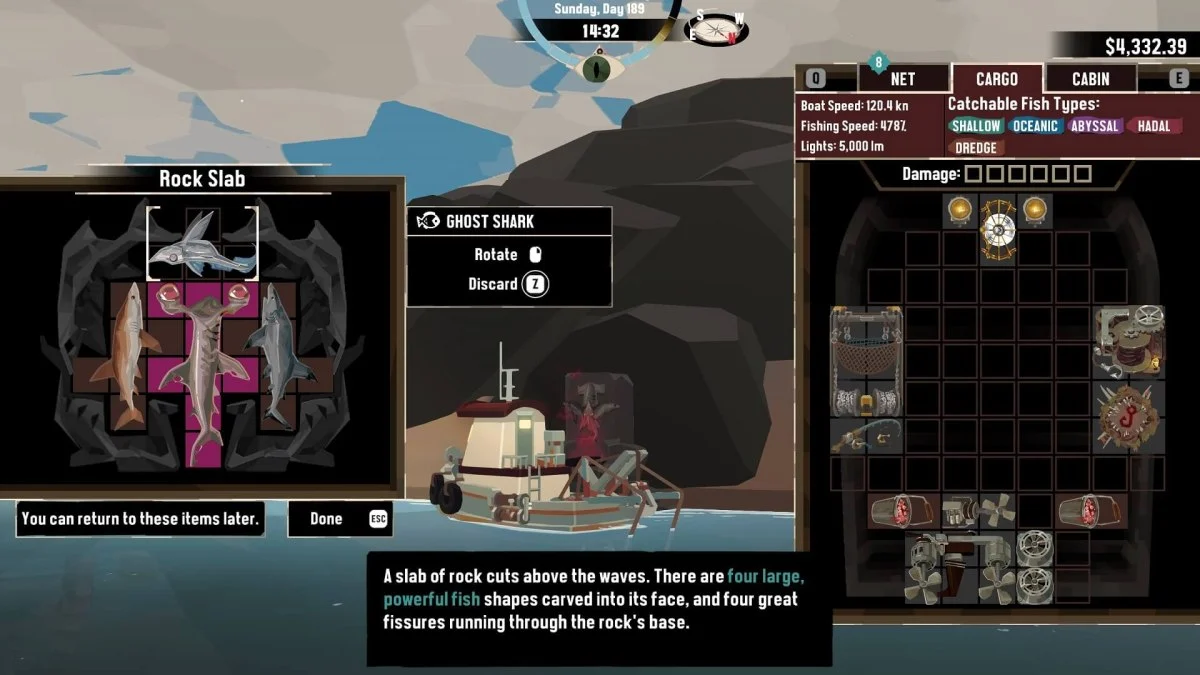Switch to the NET tab

point(902,79)
